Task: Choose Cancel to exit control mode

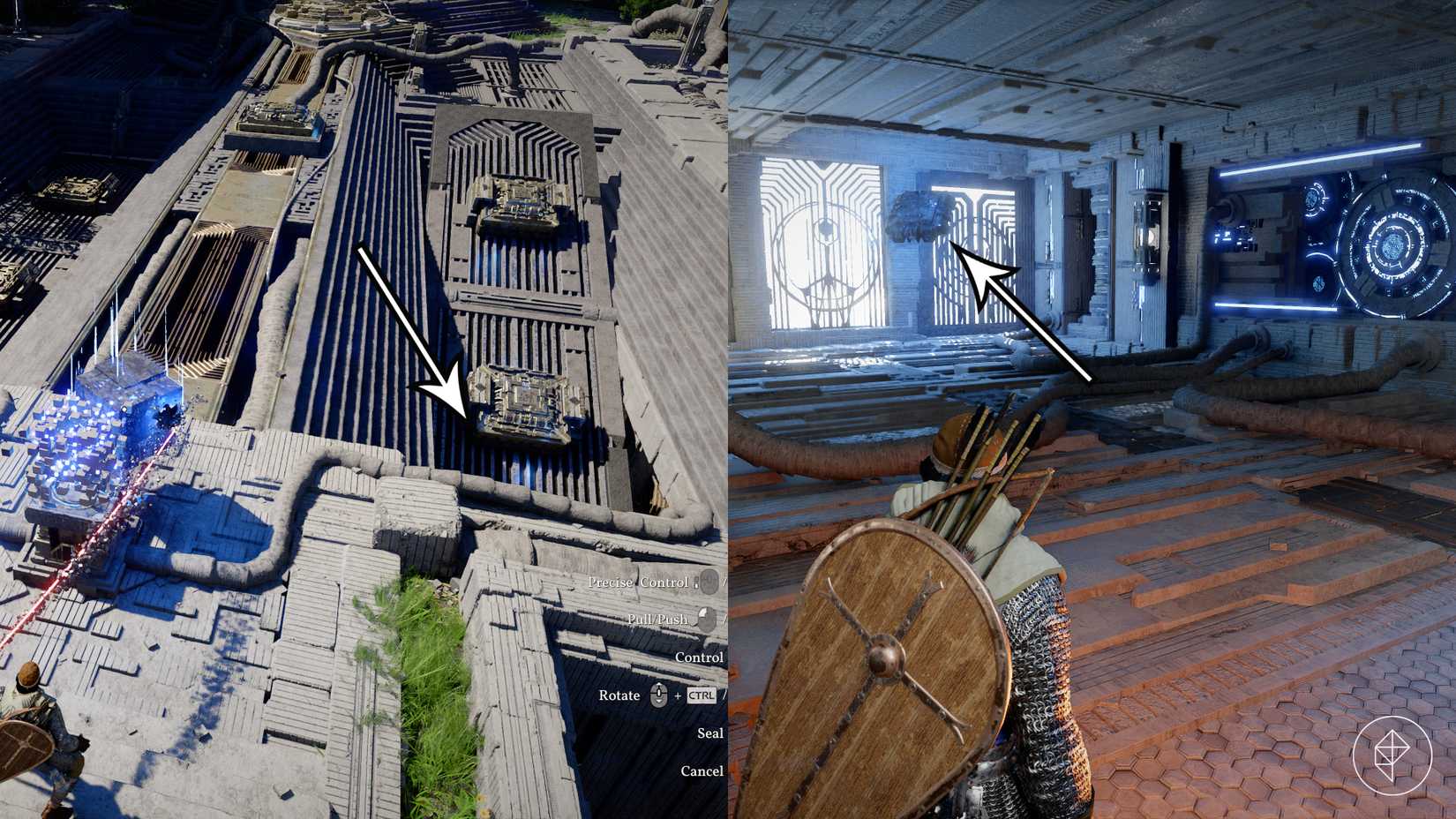Action: tap(703, 770)
